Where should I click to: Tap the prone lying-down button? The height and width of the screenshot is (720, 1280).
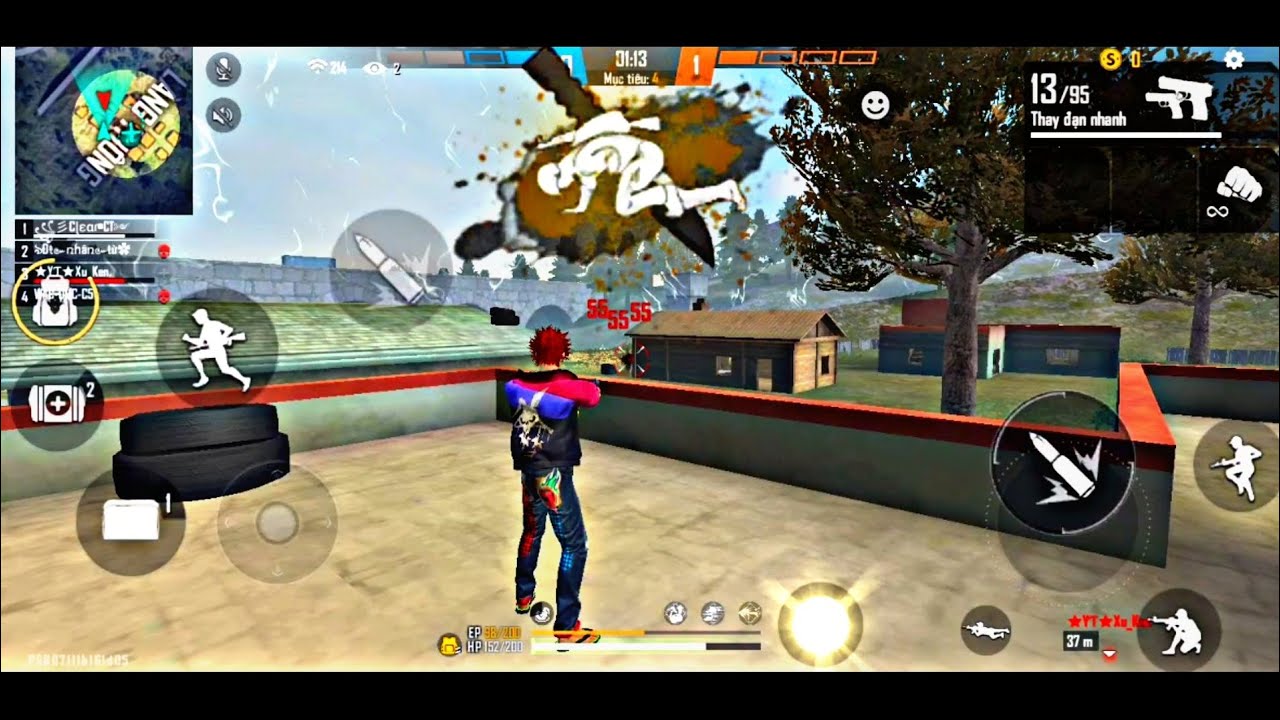(x=986, y=630)
